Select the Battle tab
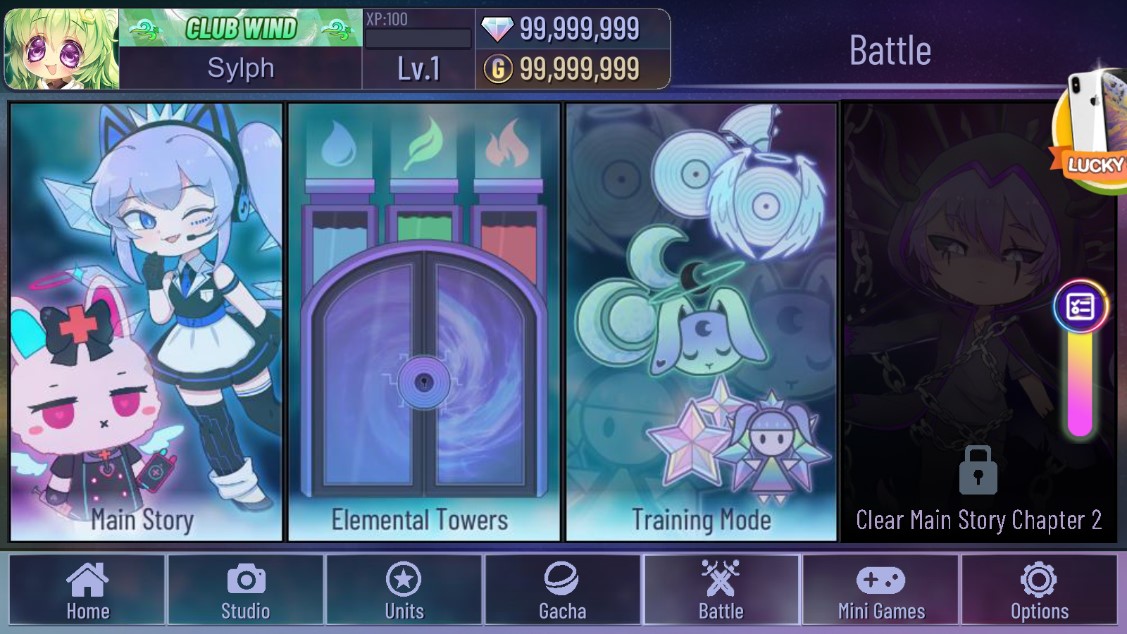 coord(720,590)
